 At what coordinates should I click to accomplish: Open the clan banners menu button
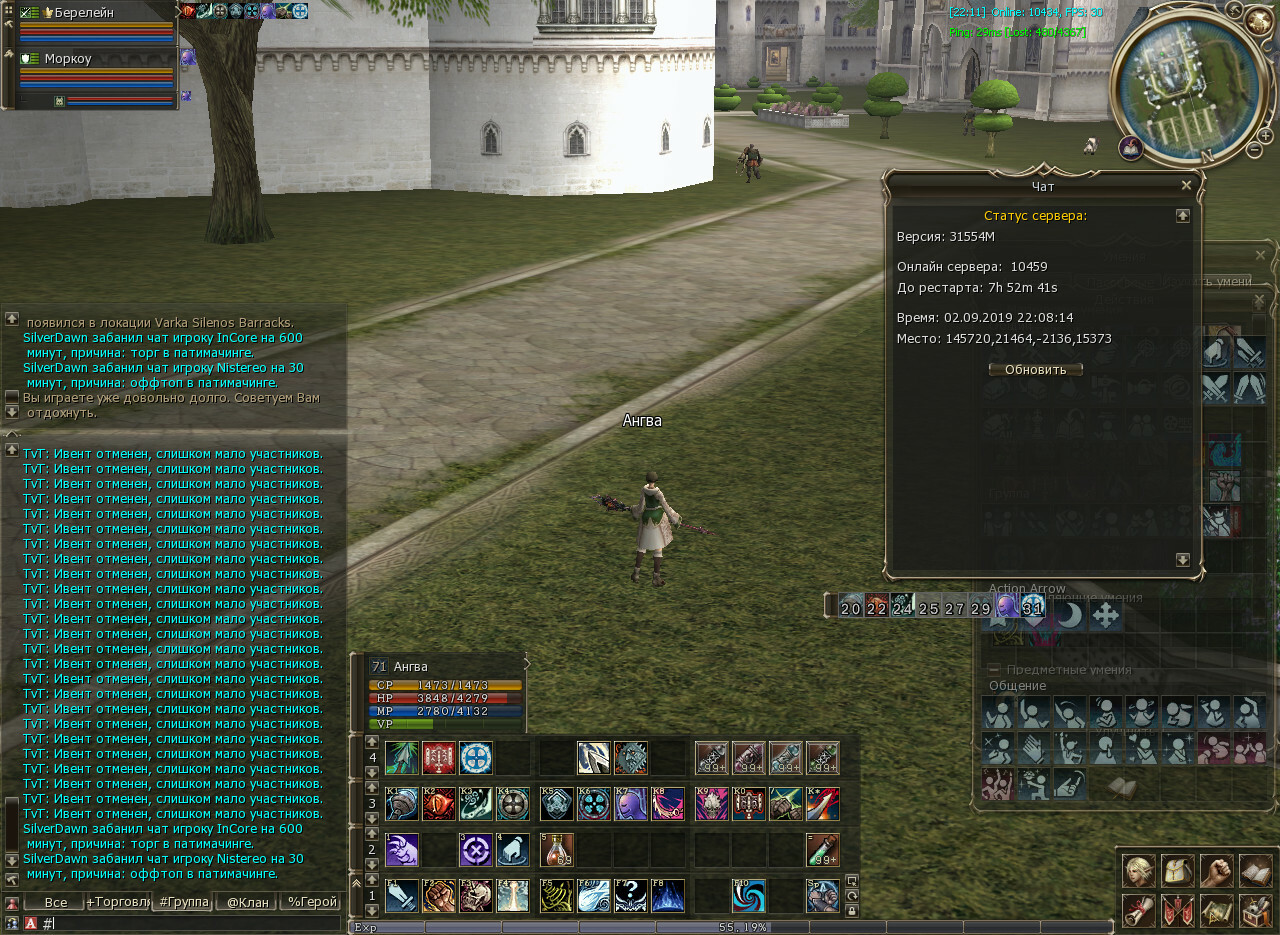point(1177,910)
